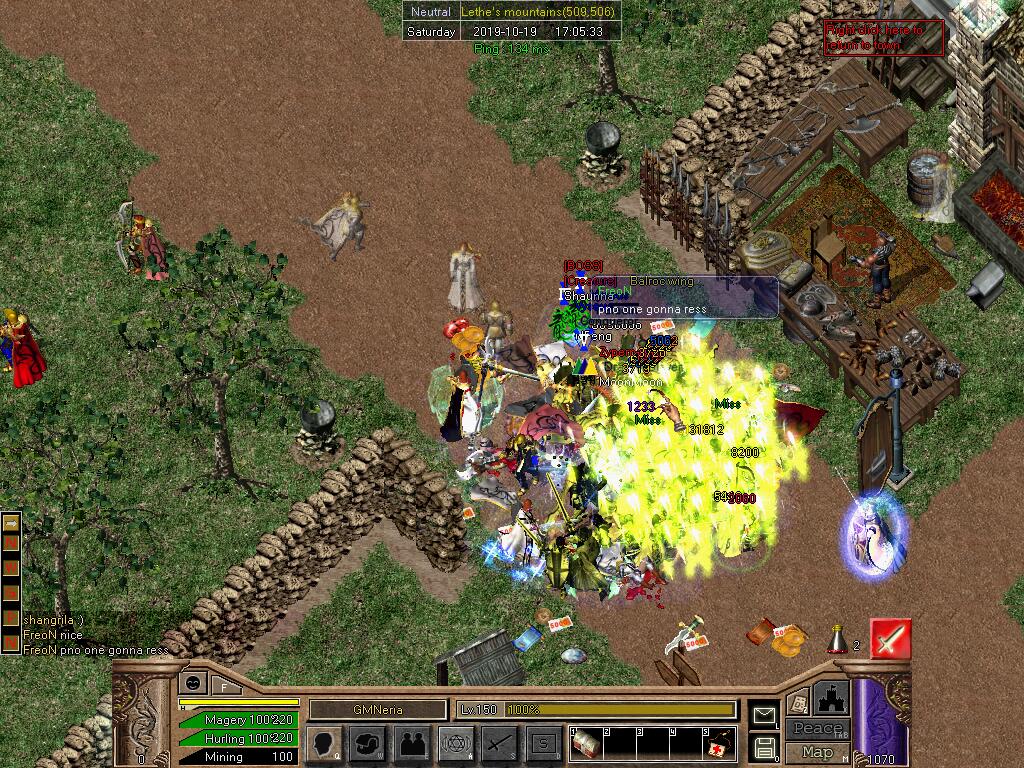The height and width of the screenshot is (768, 1024).
Task: Open the head silhouette character button
Action: point(324,743)
